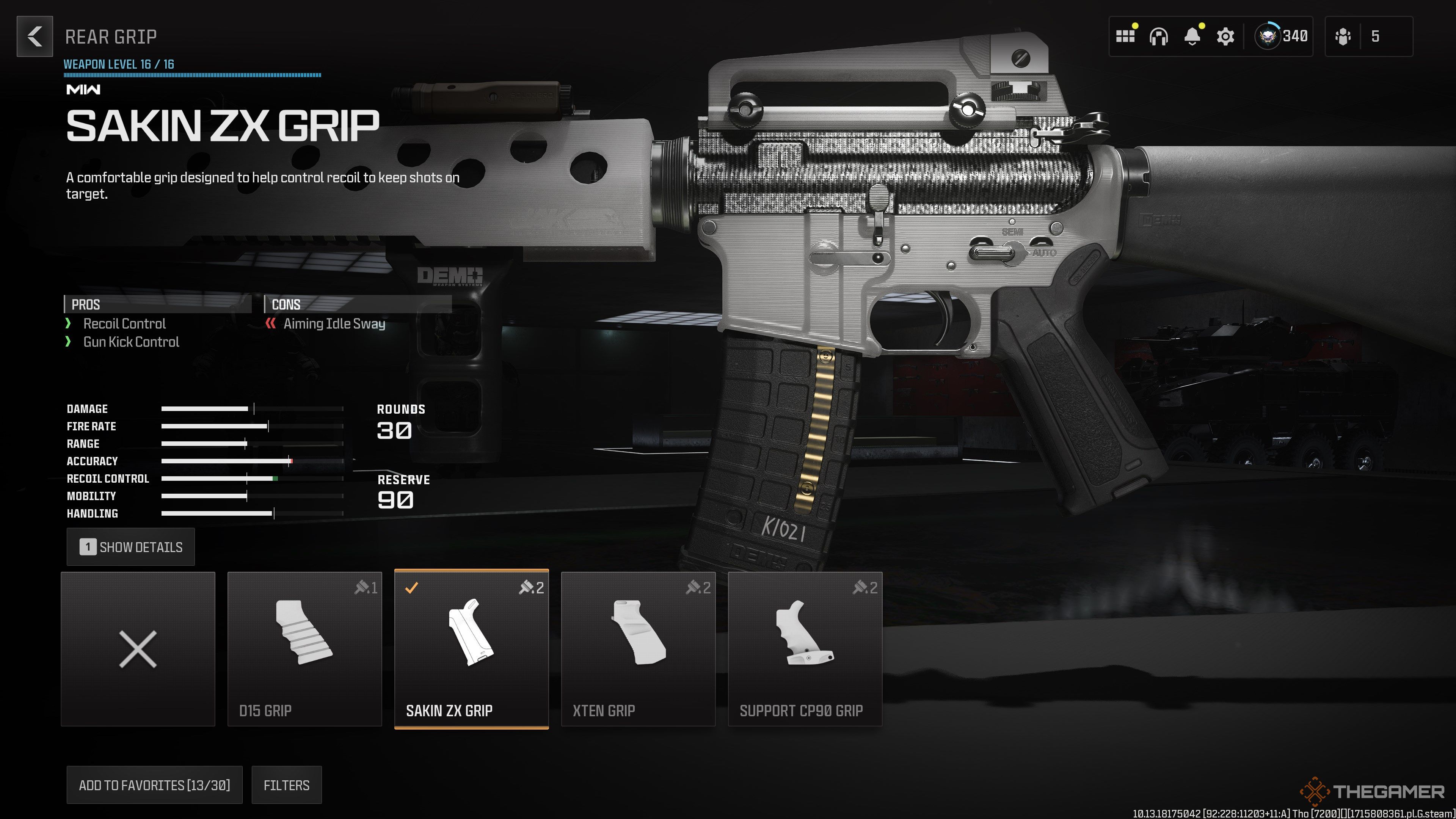Open the notifications bell
Viewport: 1456px width, 819px height.
coord(1192,37)
